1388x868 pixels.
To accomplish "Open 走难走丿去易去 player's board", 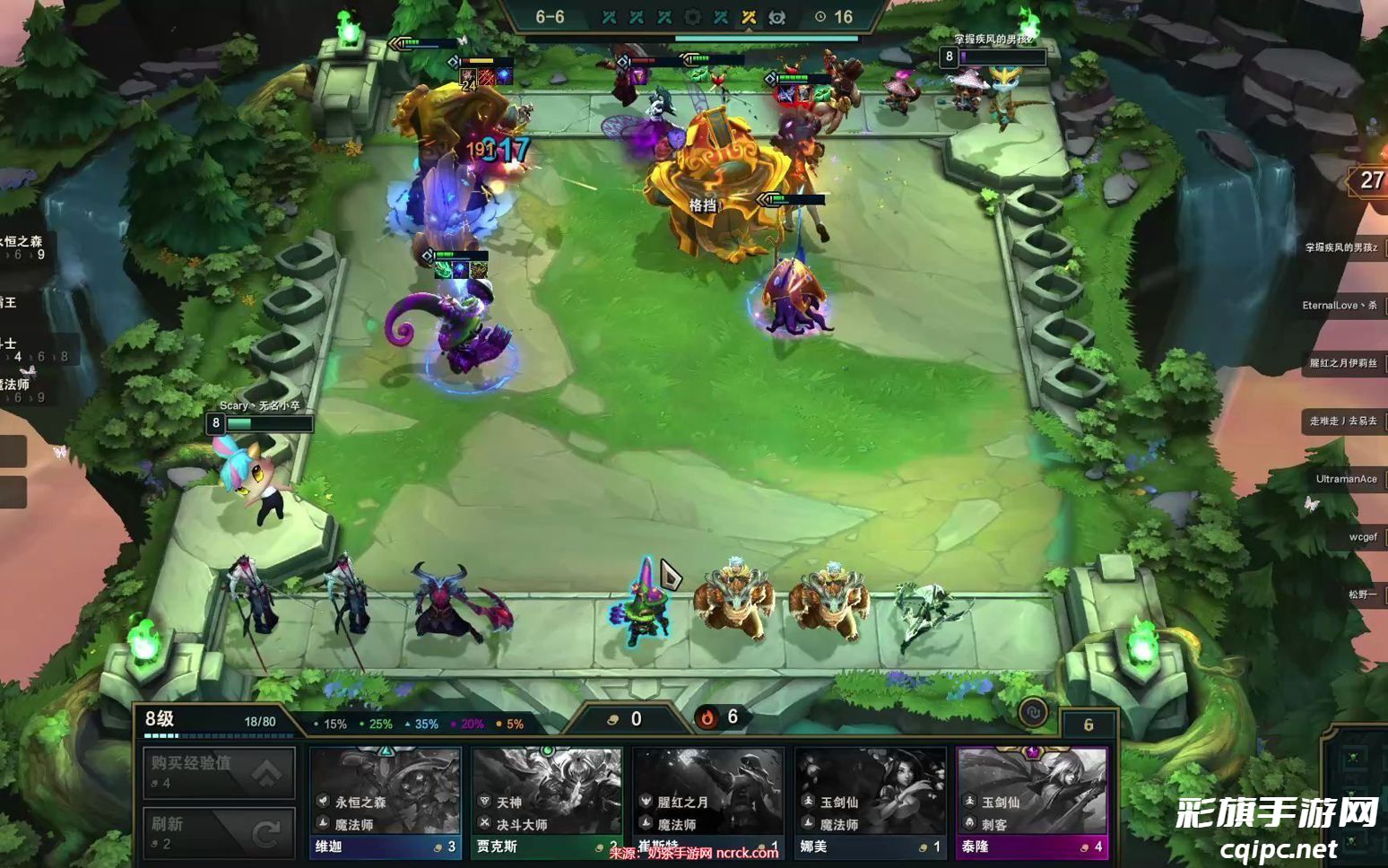I will [x=1343, y=421].
